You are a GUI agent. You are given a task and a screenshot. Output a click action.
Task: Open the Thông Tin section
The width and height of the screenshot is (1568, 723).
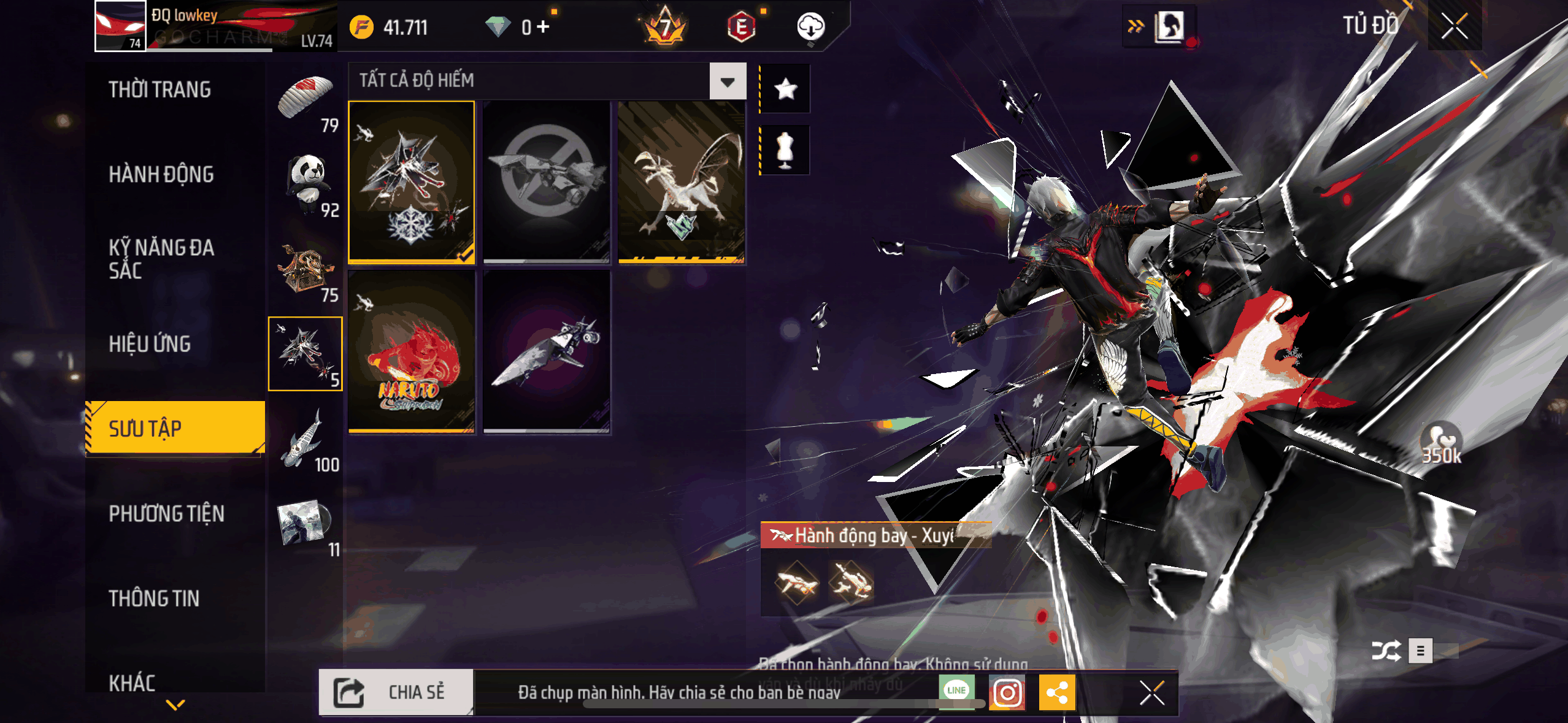click(x=154, y=599)
